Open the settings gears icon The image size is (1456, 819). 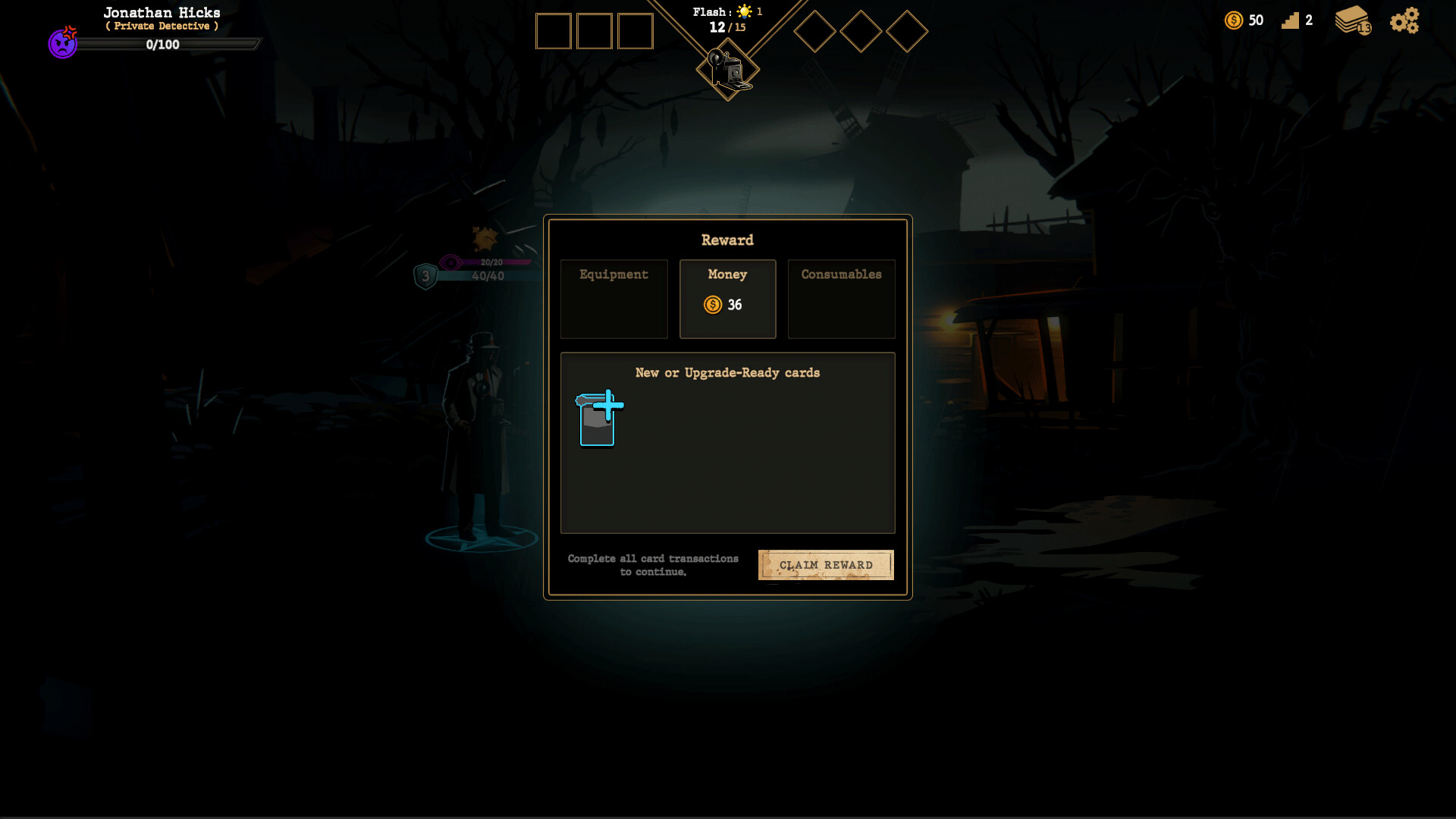1404,20
